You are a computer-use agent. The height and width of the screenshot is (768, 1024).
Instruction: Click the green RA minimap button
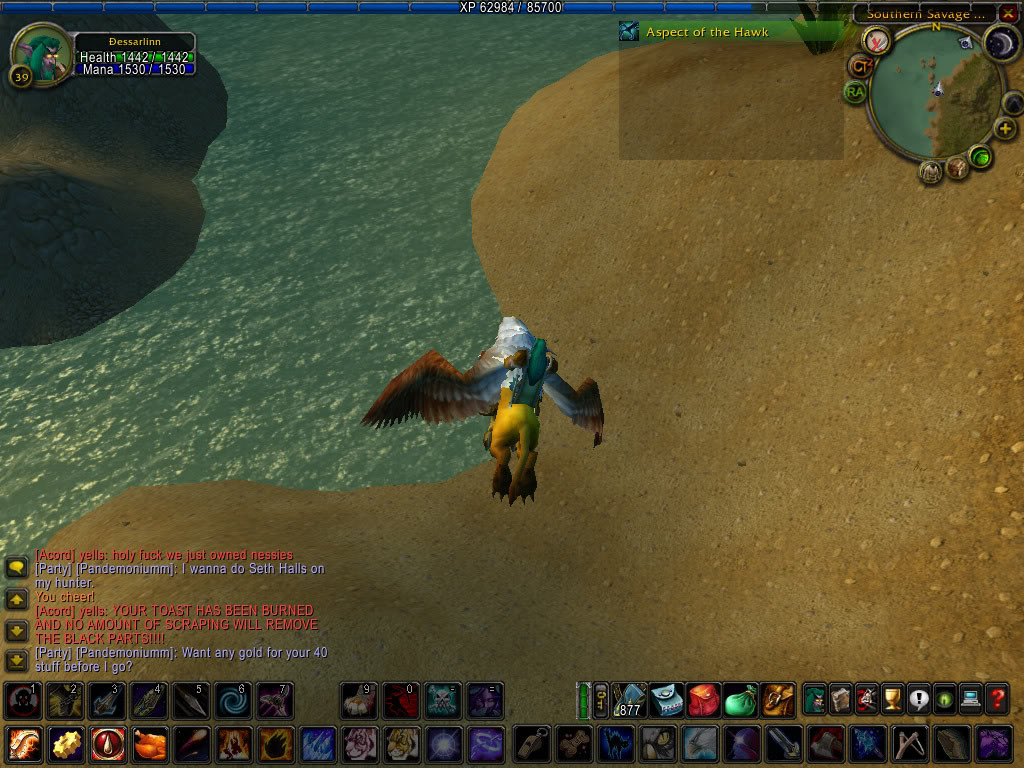(855, 92)
